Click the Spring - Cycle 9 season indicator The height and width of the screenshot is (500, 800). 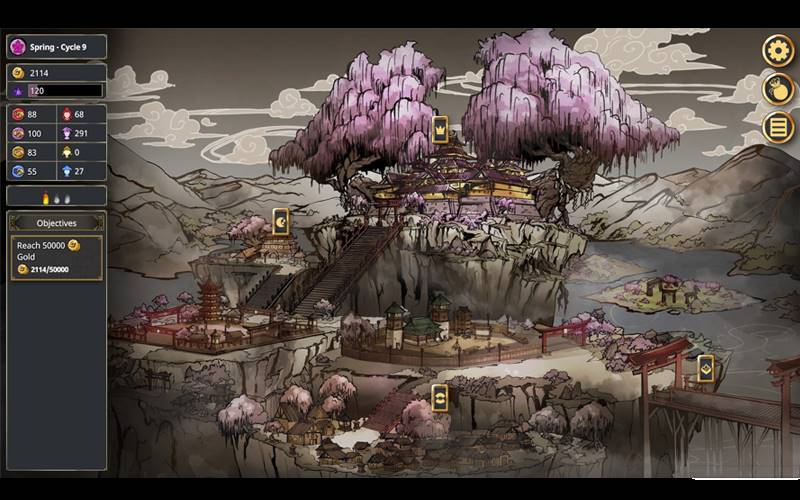(56, 47)
